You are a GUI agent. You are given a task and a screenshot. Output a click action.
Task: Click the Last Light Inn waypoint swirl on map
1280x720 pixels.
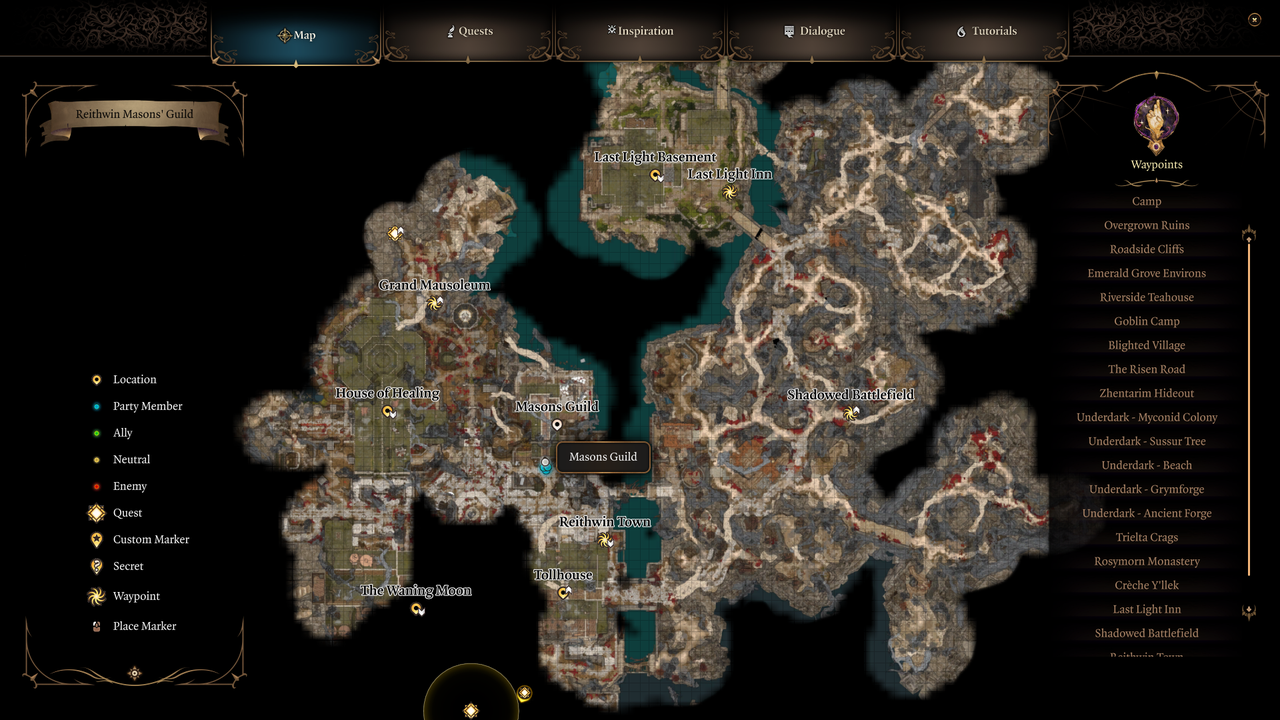(730, 192)
